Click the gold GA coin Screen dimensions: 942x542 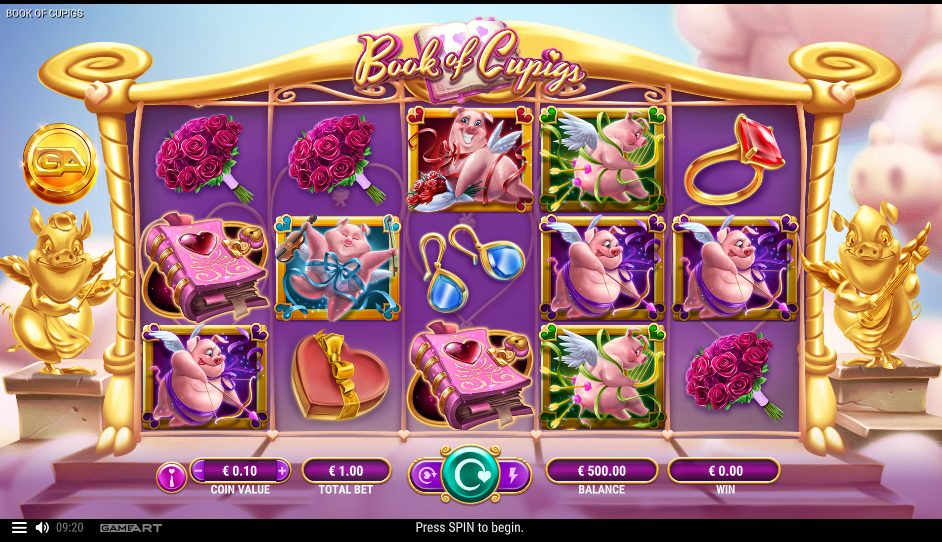[60, 161]
